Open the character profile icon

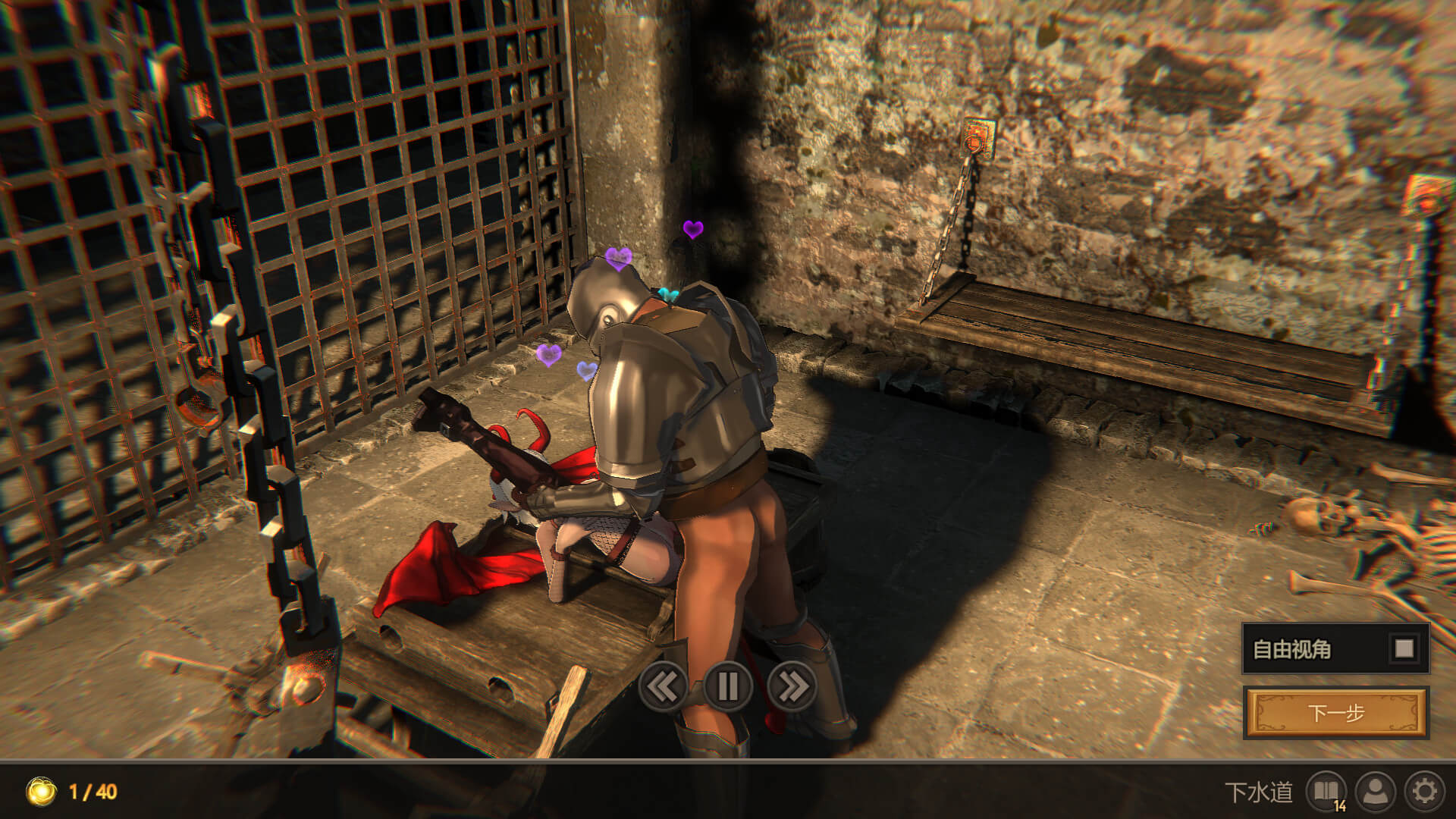(1376, 792)
